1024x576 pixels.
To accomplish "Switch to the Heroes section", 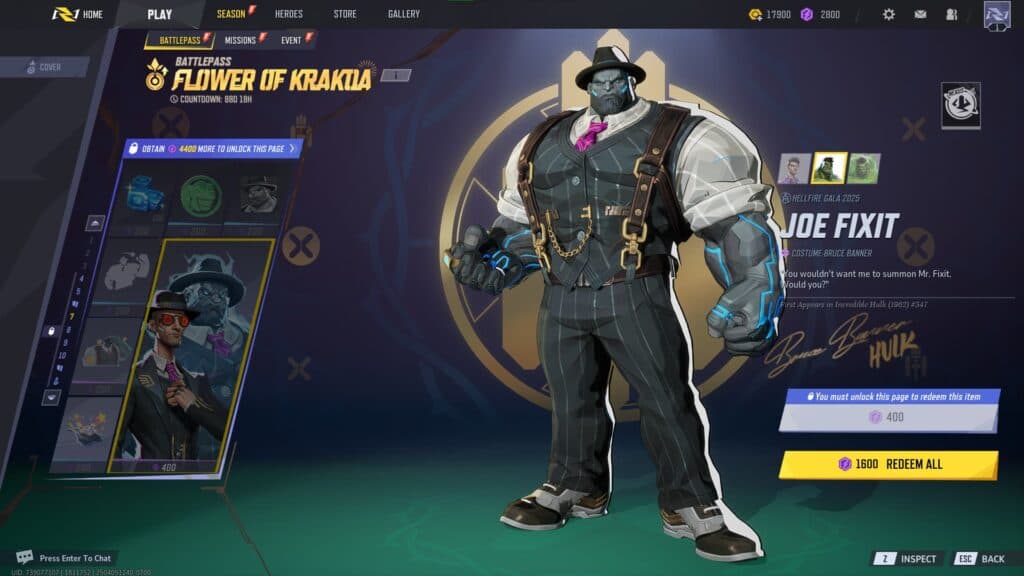I will [288, 14].
